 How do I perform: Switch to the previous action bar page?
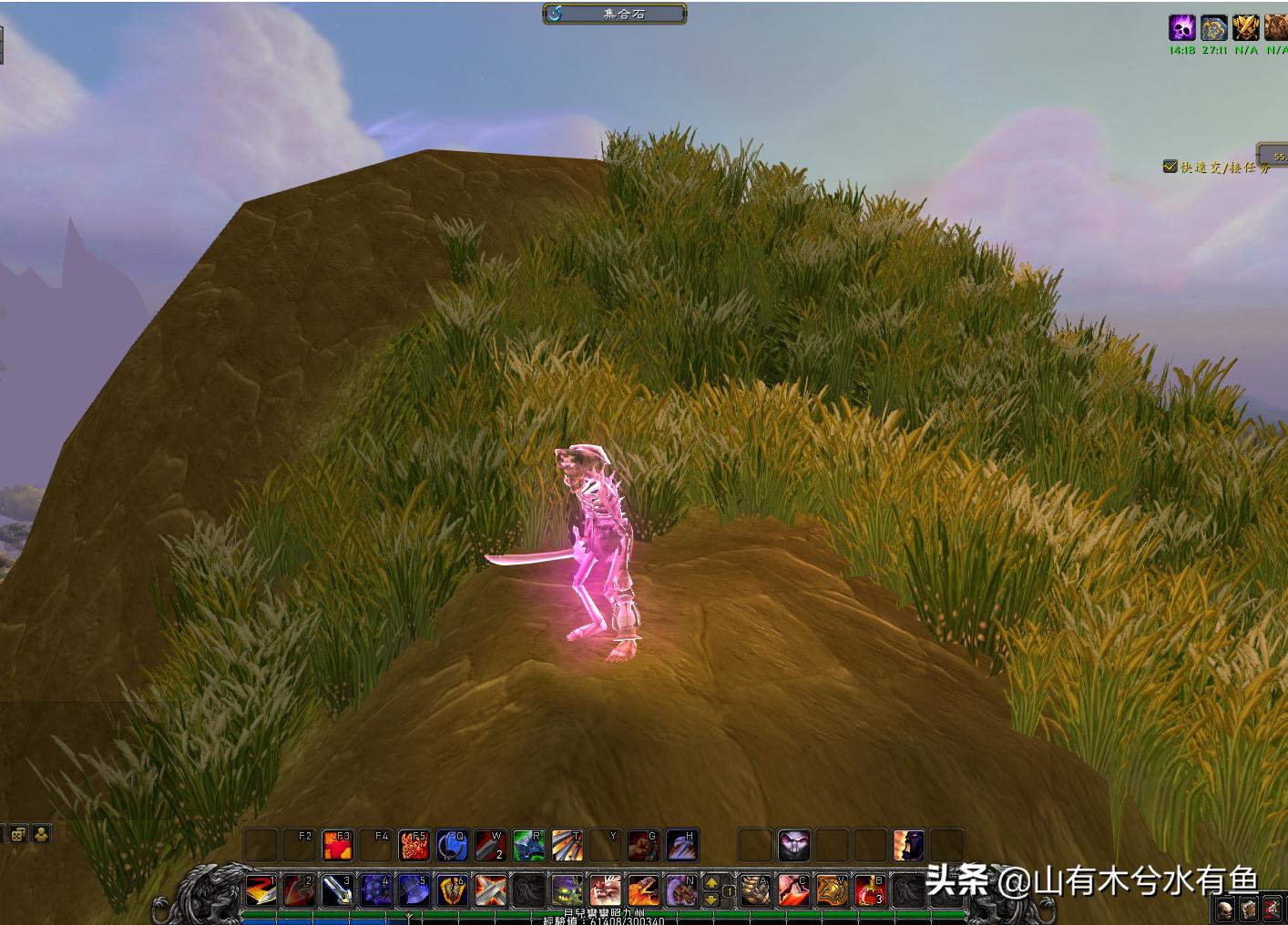click(712, 899)
